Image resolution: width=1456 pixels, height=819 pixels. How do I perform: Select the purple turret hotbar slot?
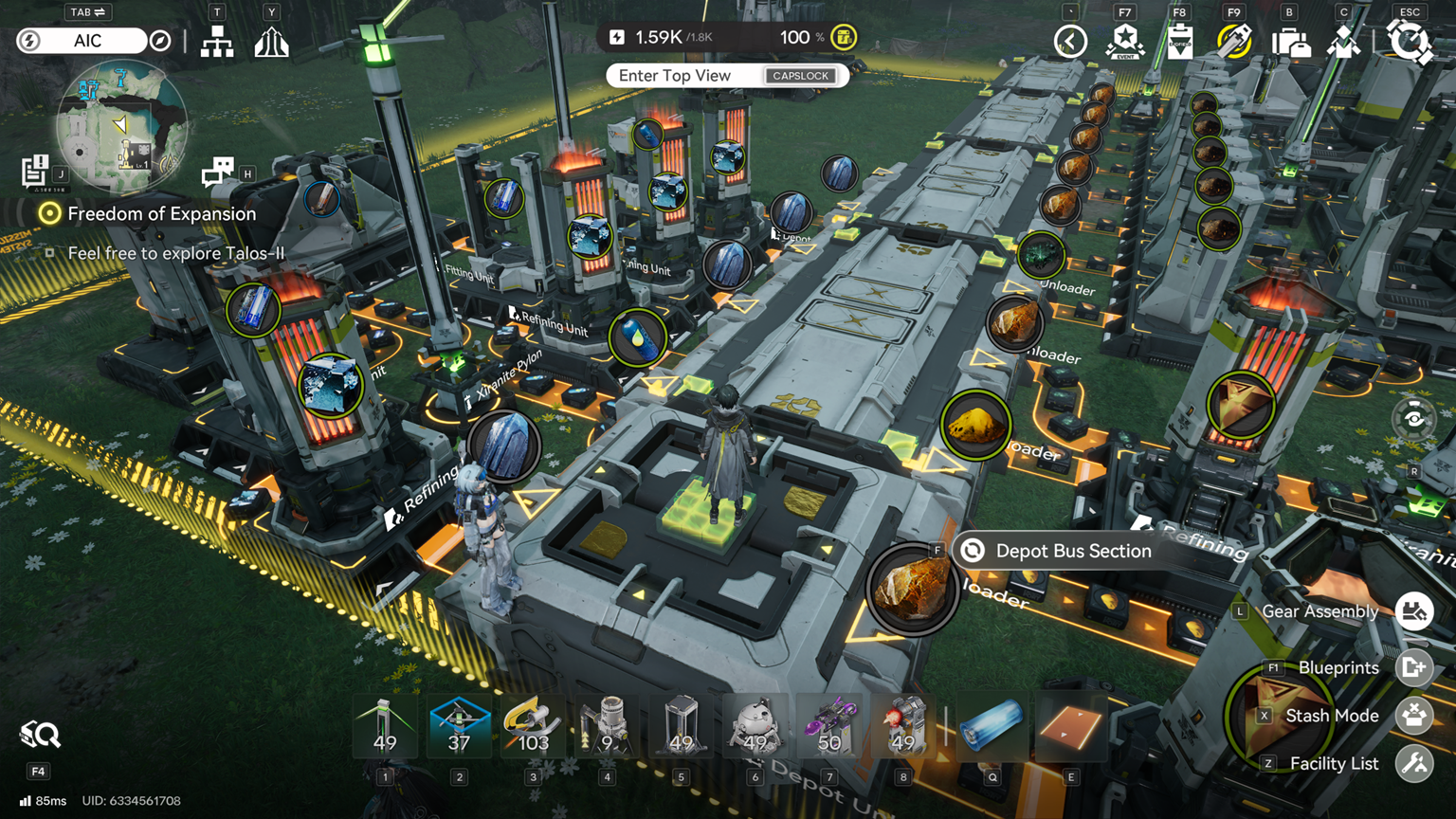coord(829,727)
